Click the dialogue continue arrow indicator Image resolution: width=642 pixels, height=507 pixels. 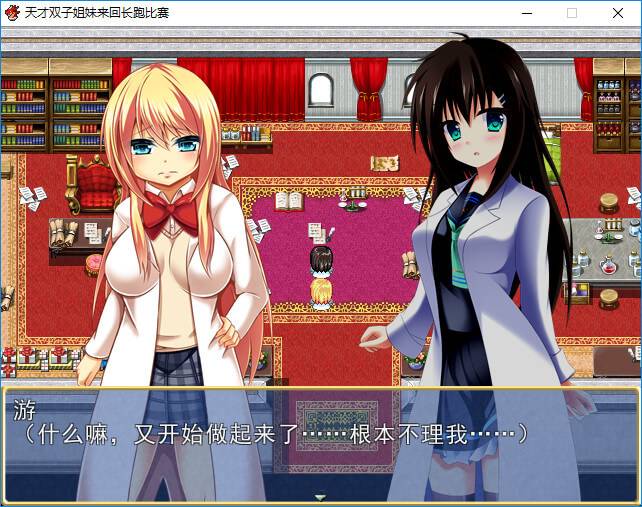[x=320, y=497]
